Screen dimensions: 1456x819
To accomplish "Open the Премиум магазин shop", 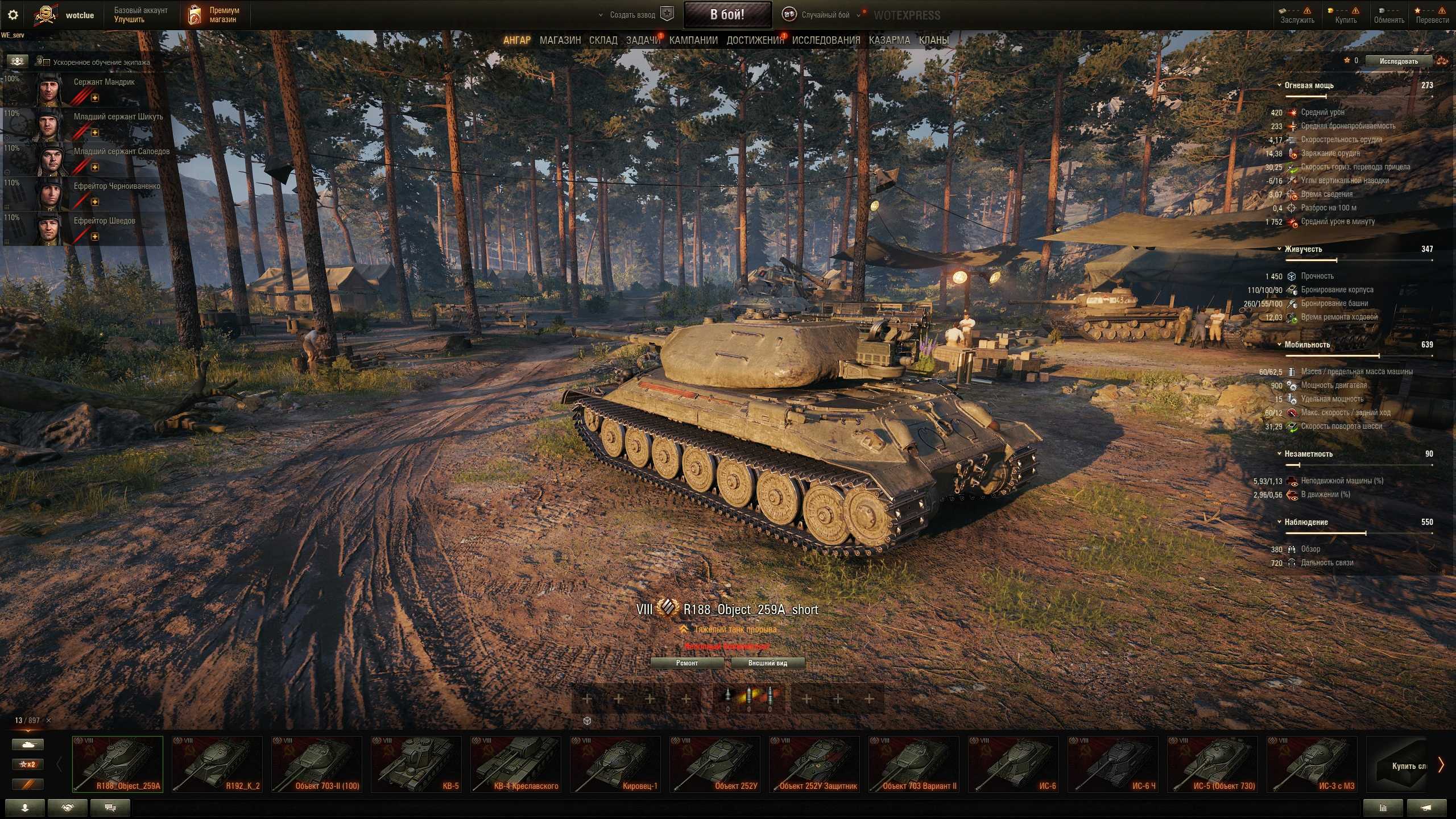I will tap(215, 15).
